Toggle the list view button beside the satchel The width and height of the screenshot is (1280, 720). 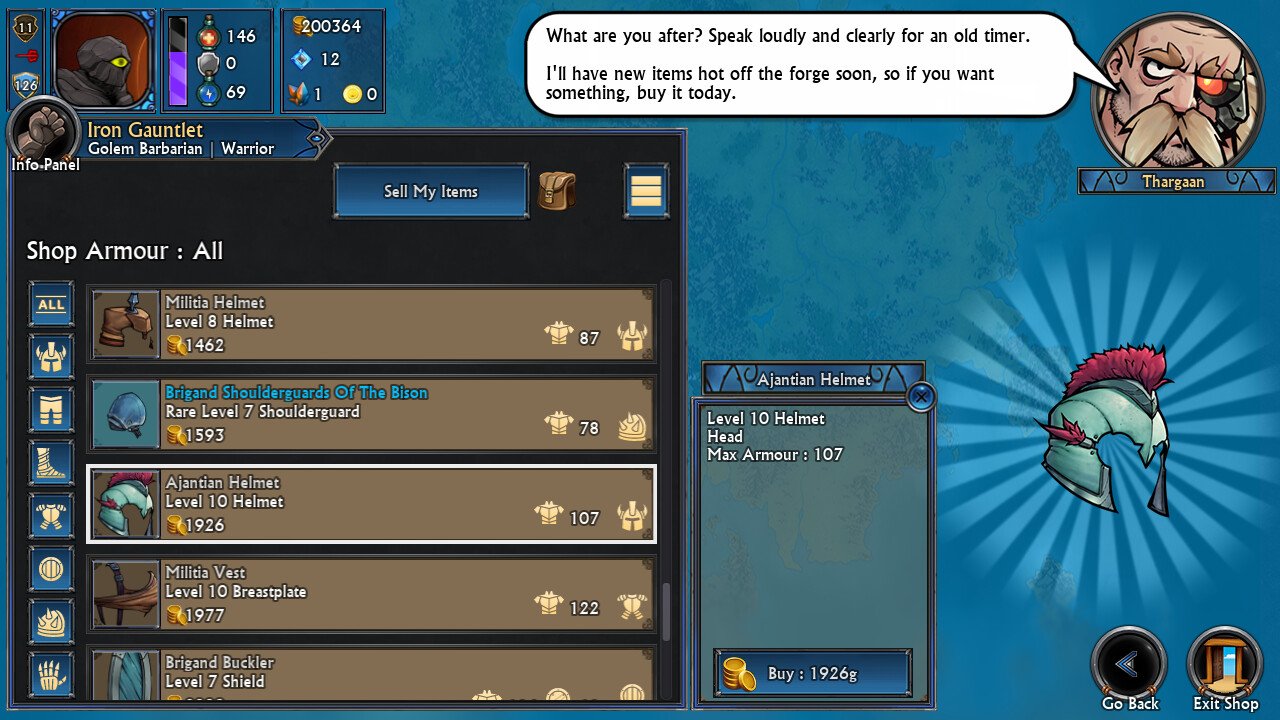click(646, 190)
